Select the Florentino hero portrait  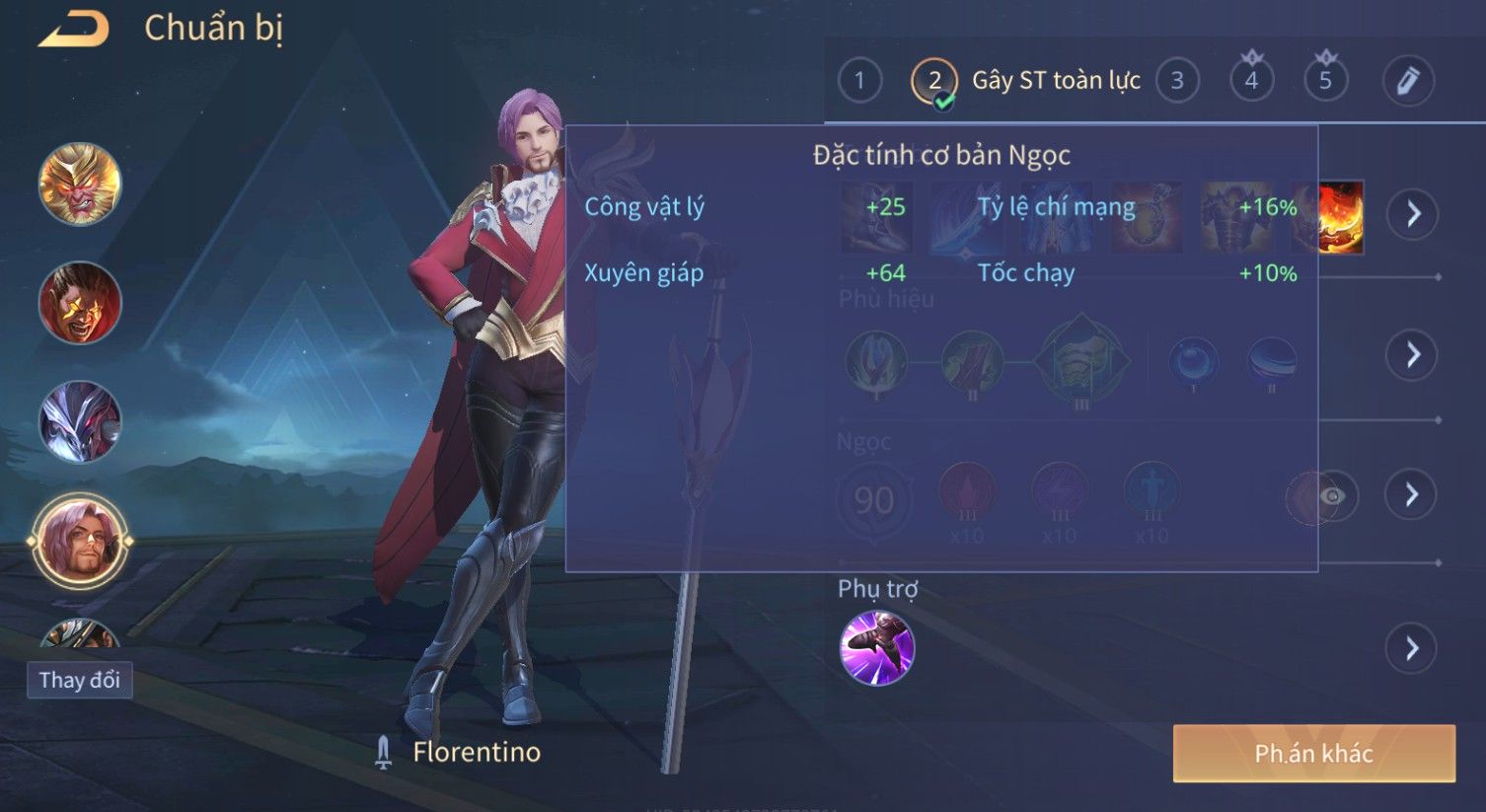[x=80, y=540]
